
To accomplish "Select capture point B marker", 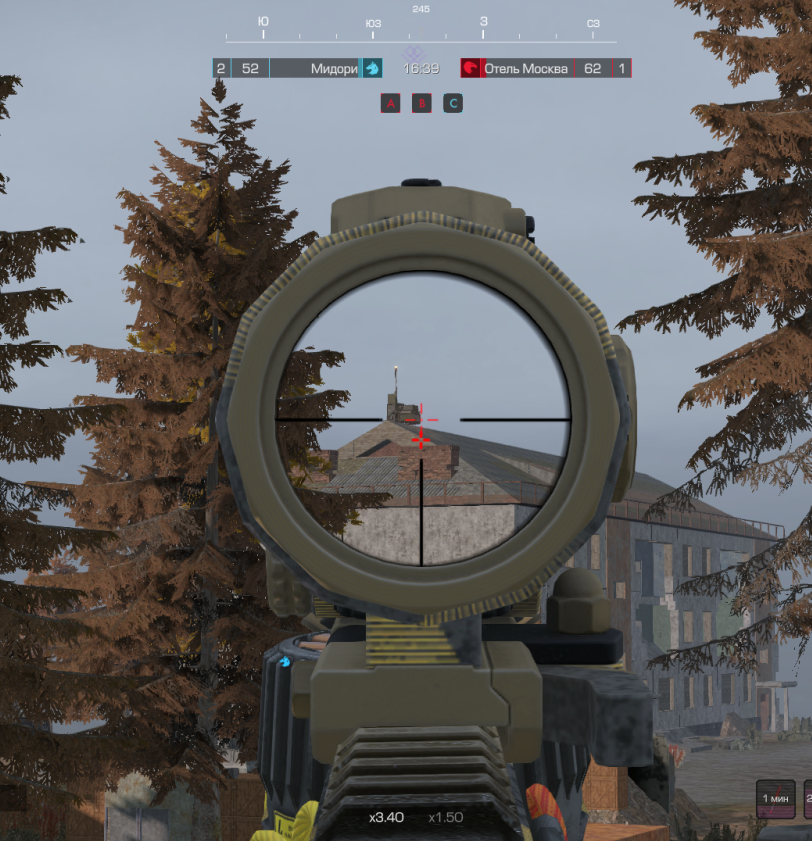I will coord(422,103).
